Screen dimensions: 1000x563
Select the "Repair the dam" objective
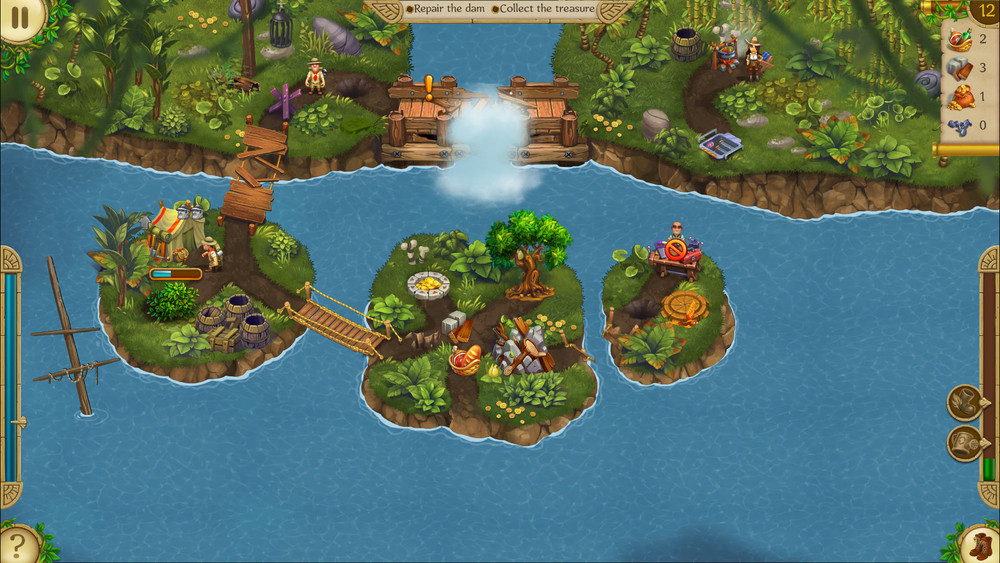point(447,9)
